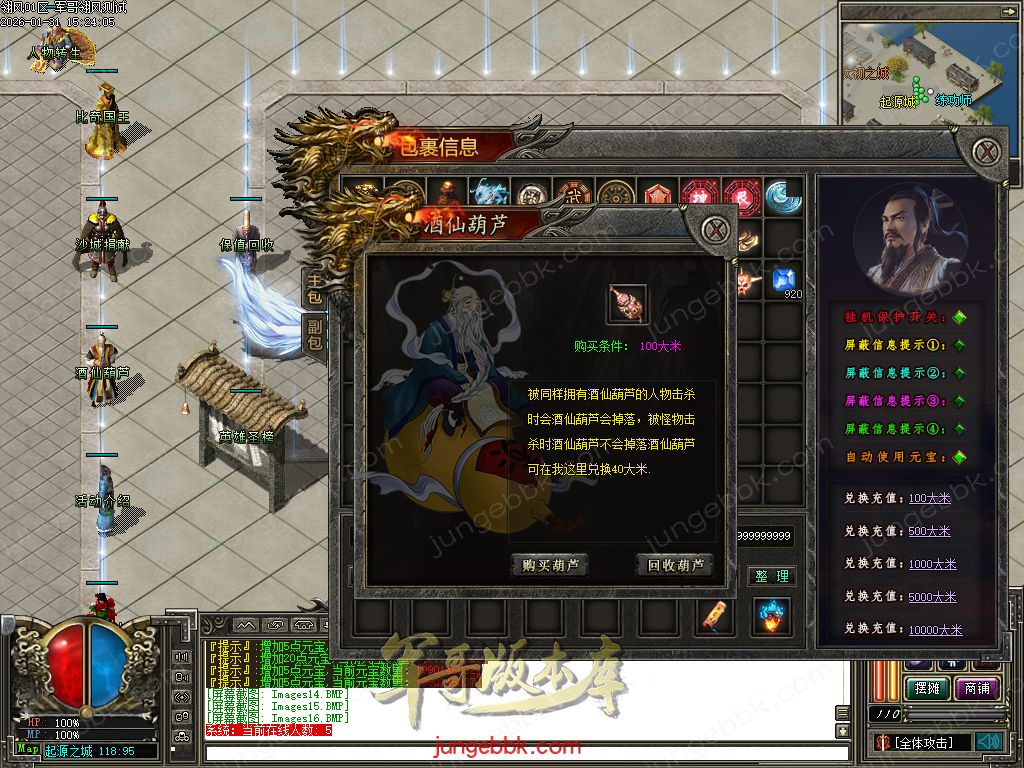Buy the gourd with 购买葫芦 button

(549, 565)
